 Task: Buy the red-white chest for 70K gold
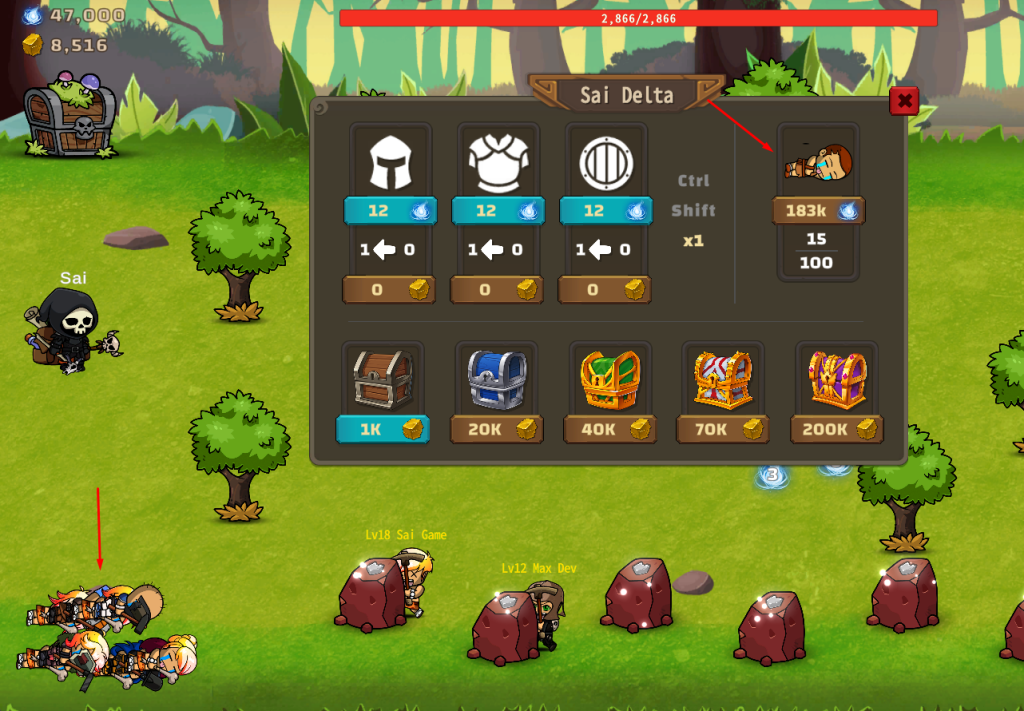723,429
